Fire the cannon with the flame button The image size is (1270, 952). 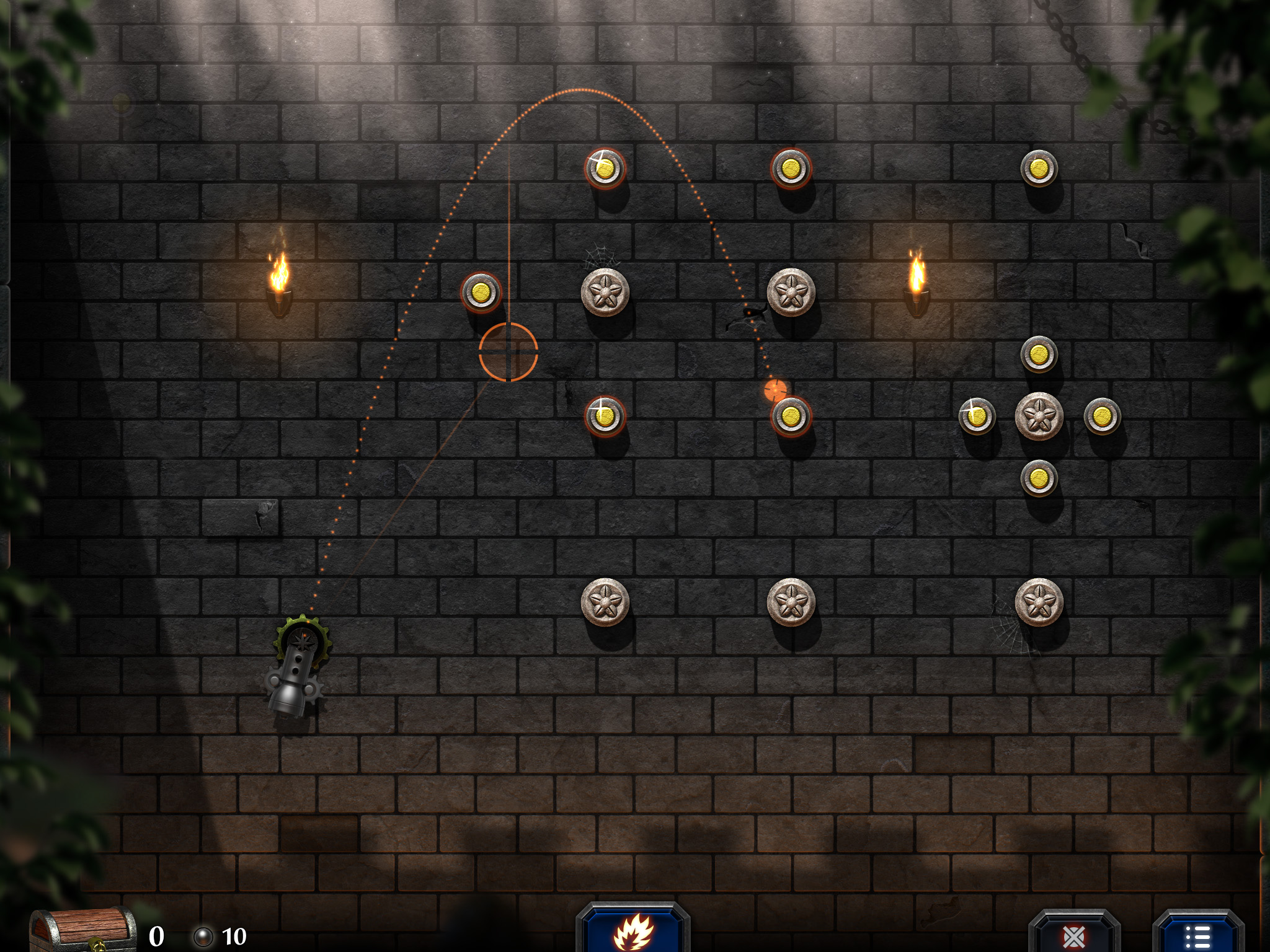[x=633, y=931]
